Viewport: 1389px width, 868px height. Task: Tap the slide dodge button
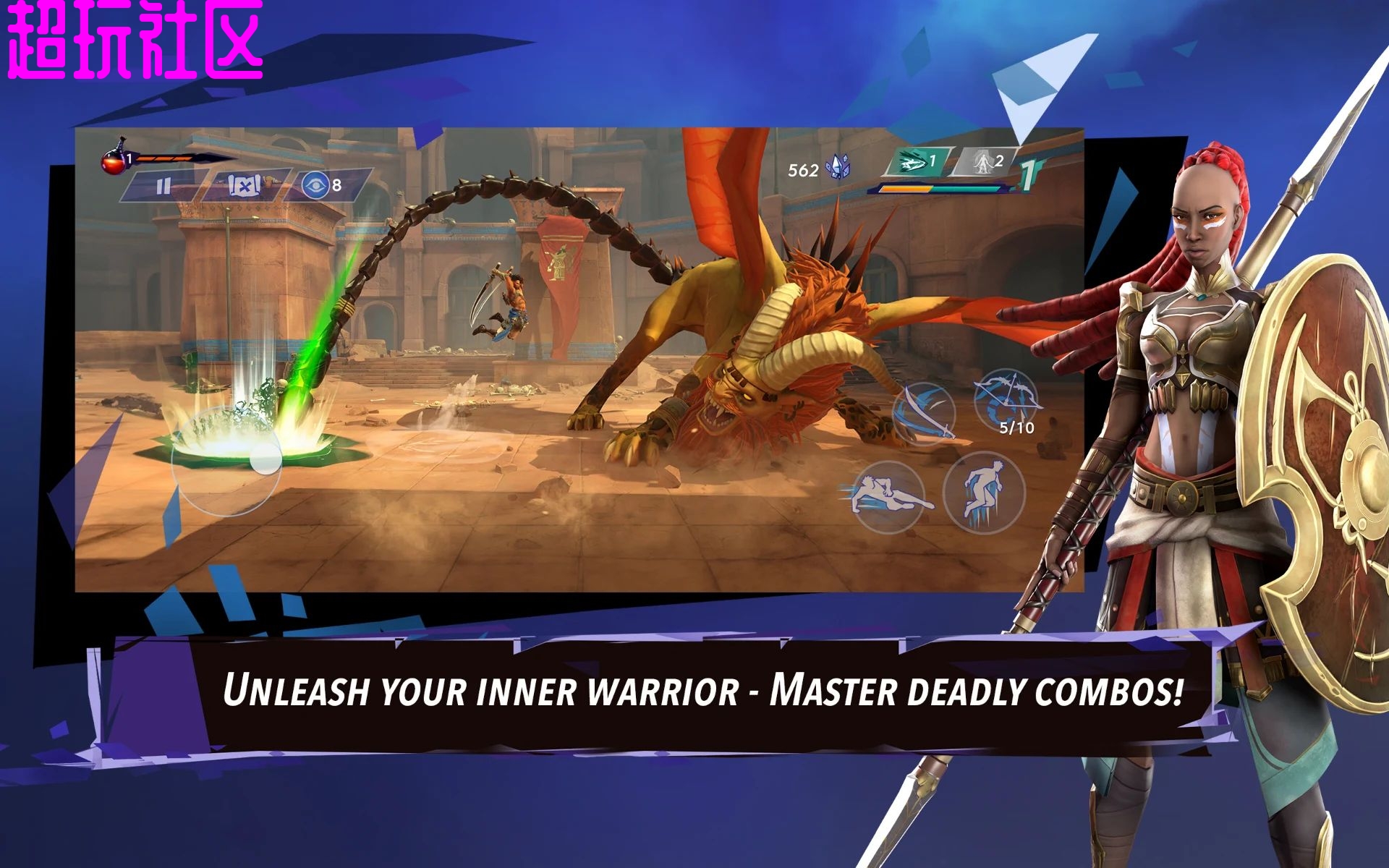pos(888,497)
